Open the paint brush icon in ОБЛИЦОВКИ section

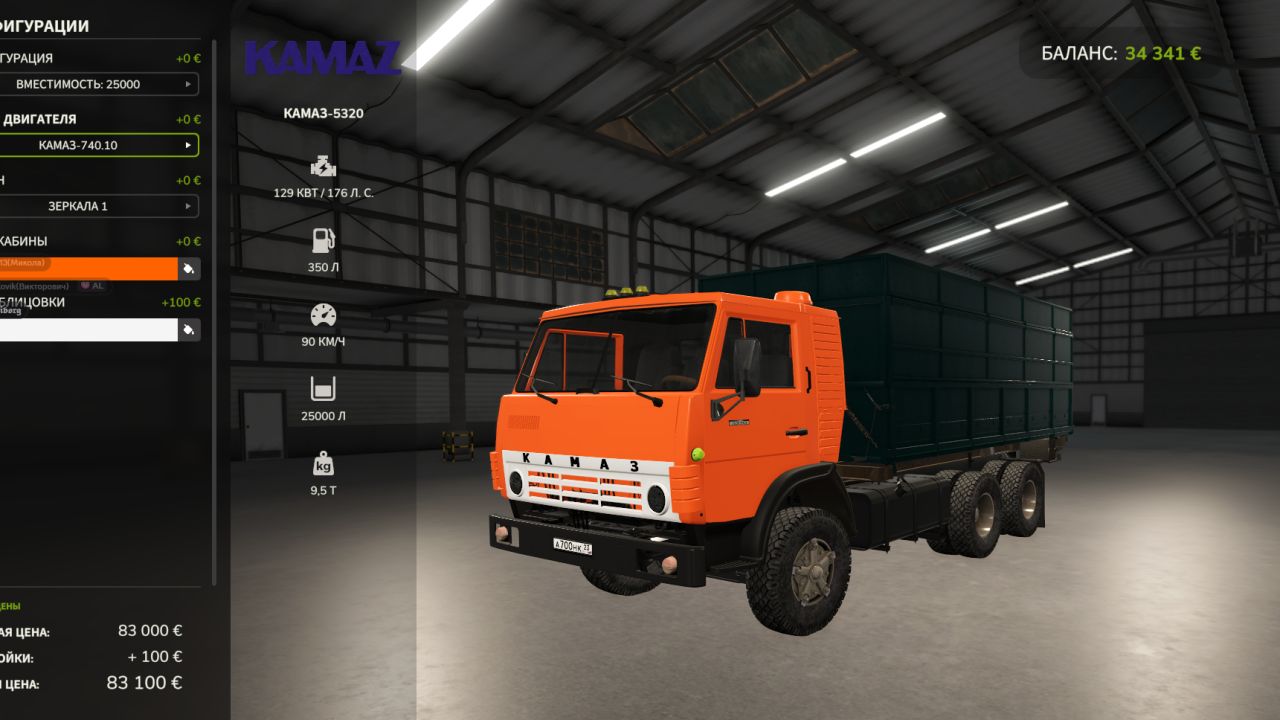[189, 329]
